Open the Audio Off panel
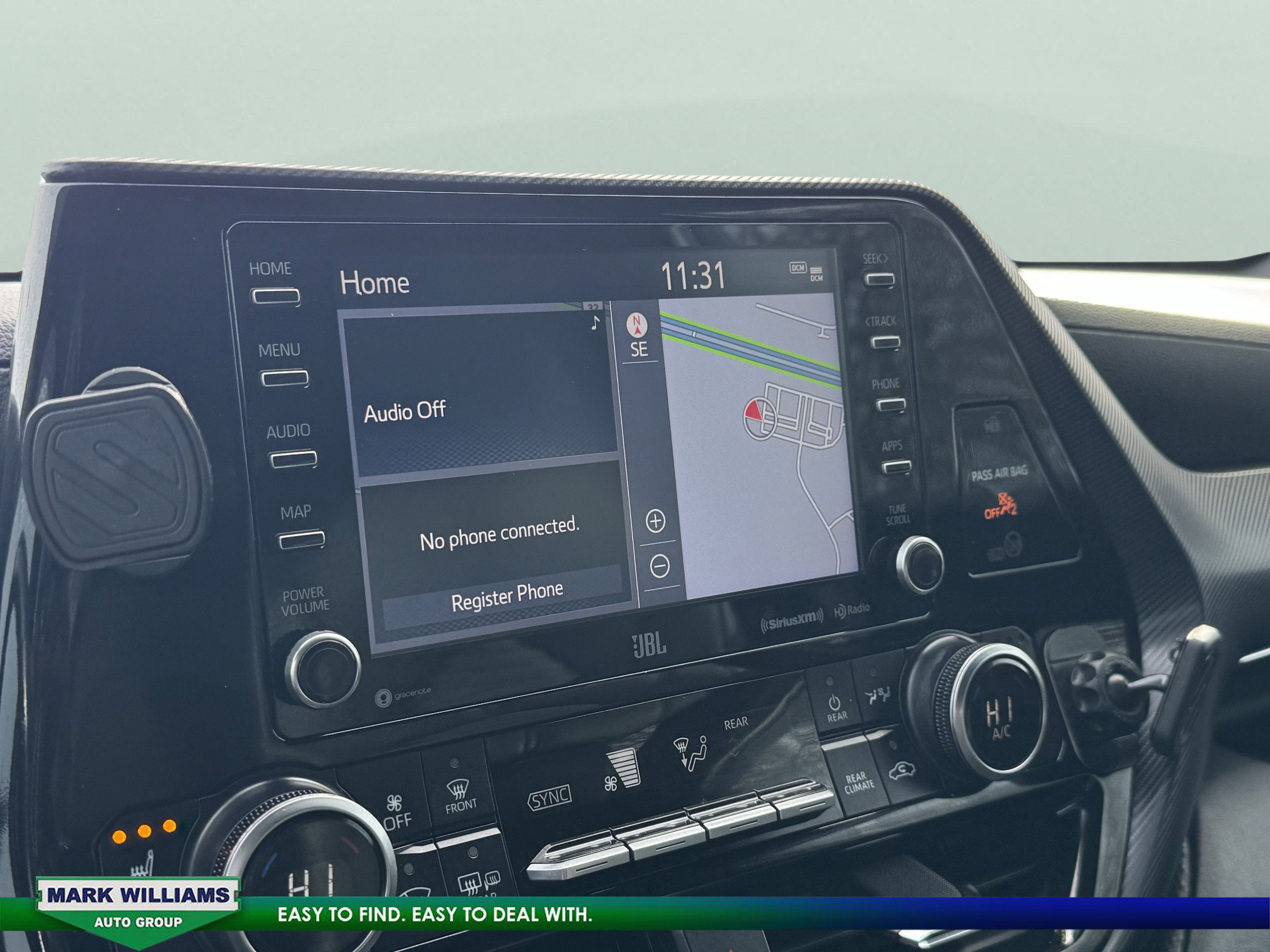 pyautogui.click(x=479, y=396)
